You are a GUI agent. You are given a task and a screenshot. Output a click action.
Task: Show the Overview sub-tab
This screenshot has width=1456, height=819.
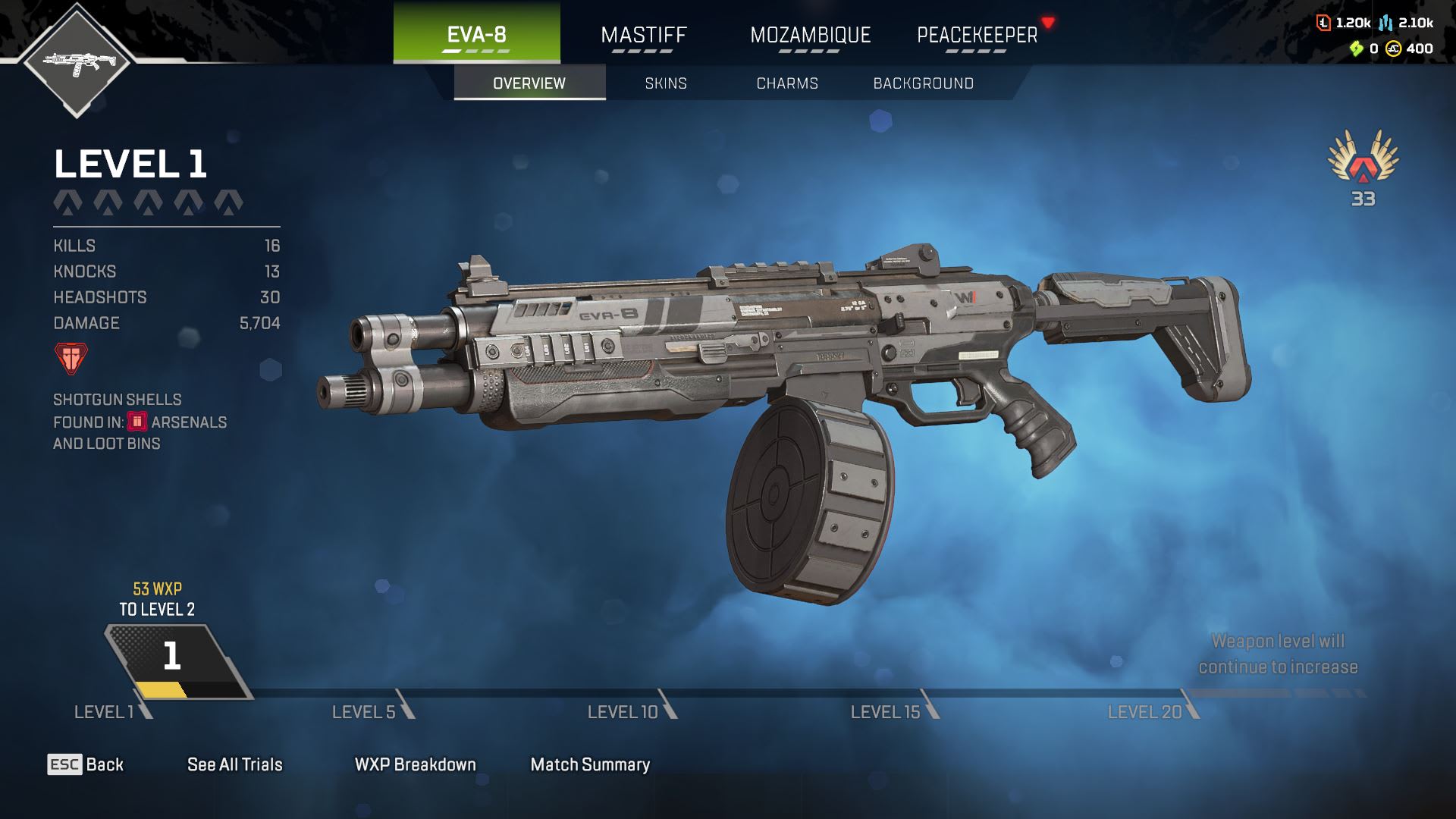pyautogui.click(x=529, y=83)
